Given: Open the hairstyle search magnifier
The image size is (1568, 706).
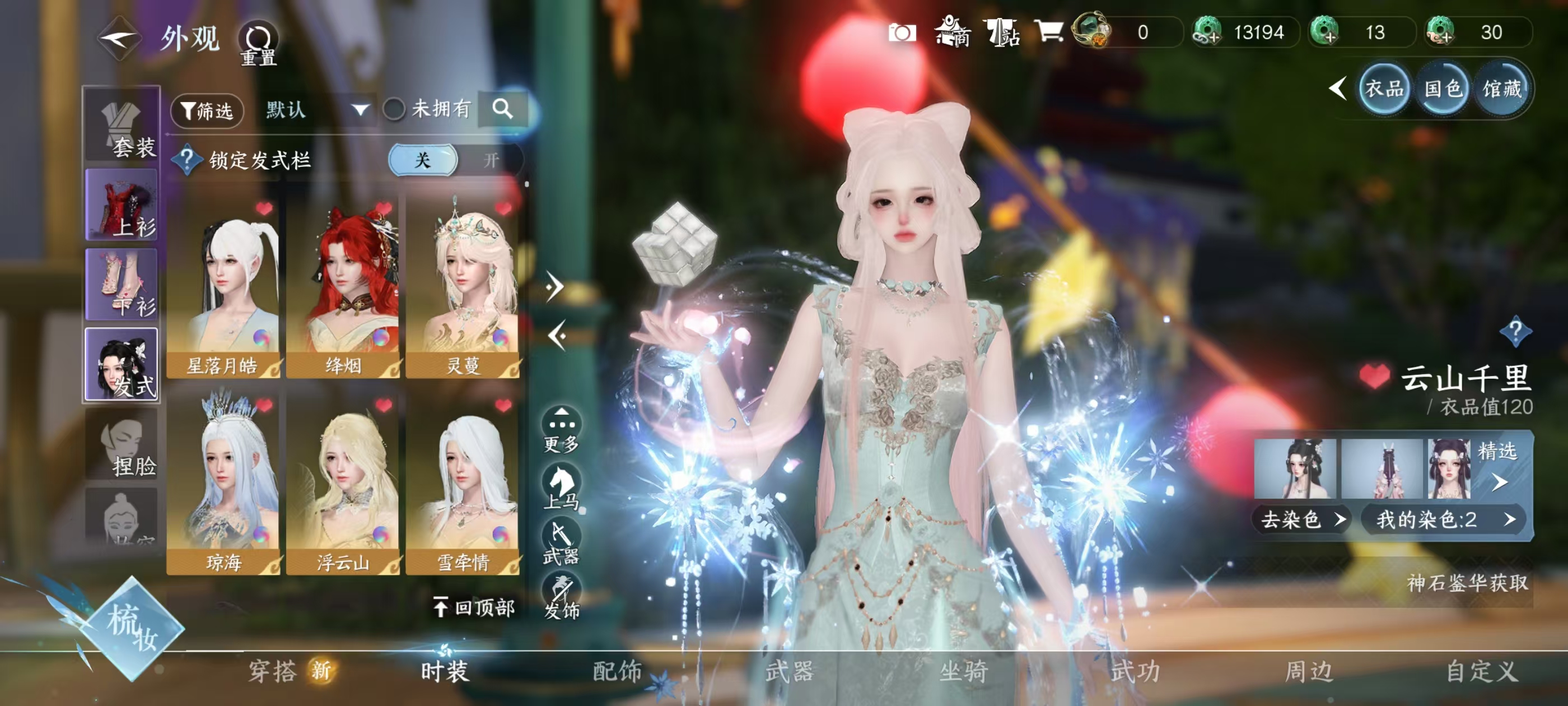Looking at the screenshot, I should click(502, 109).
